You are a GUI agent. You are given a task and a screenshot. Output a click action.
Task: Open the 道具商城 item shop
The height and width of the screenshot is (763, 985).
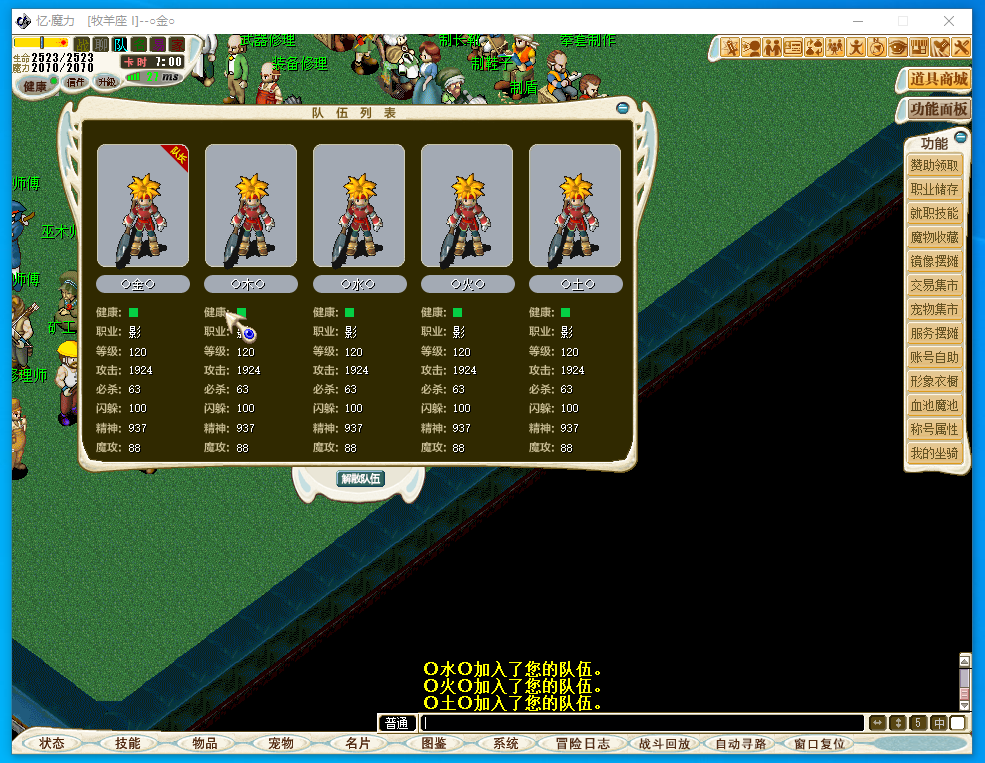click(x=938, y=79)
